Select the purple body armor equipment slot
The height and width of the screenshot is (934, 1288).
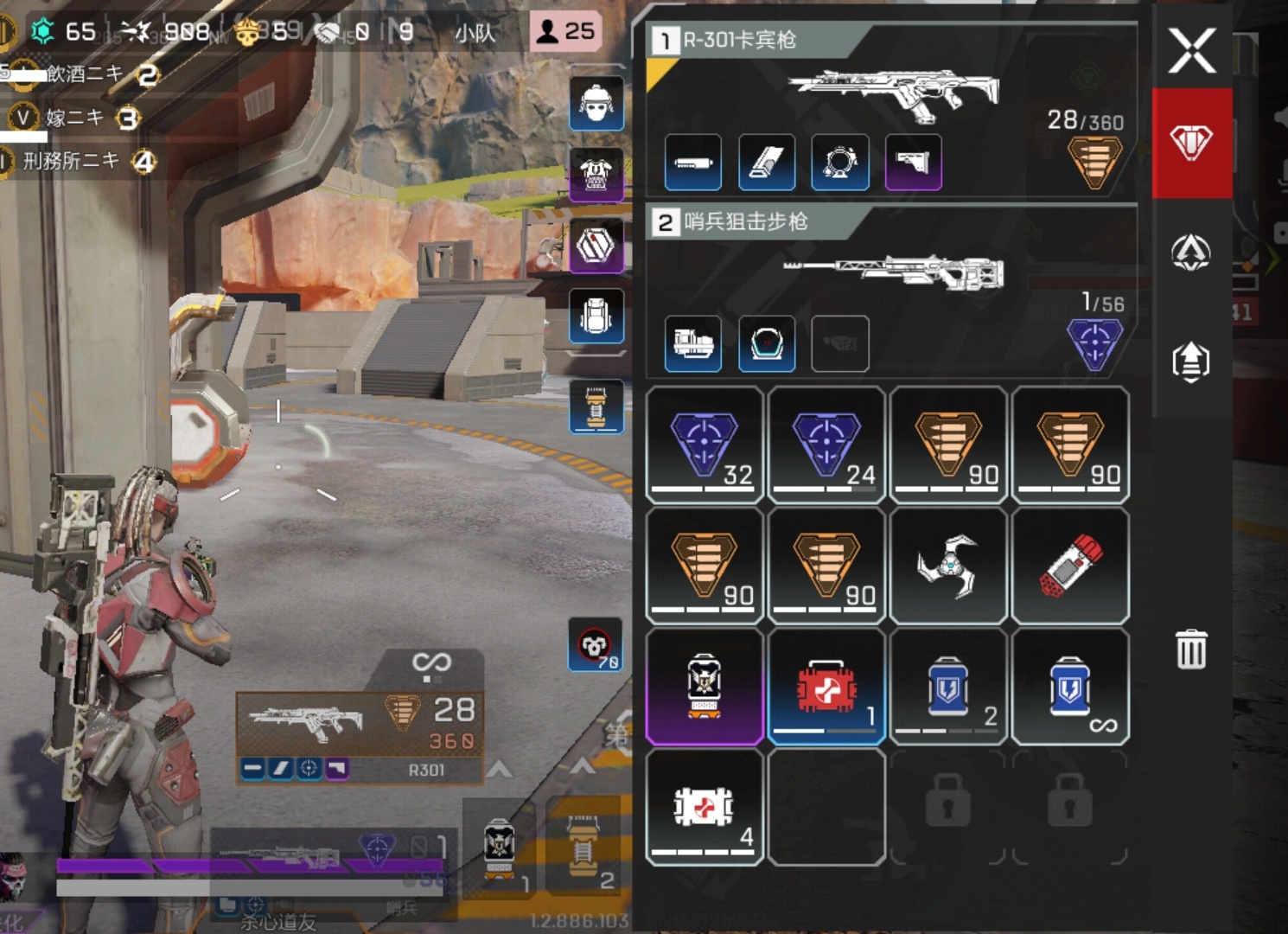coord(596,175)
